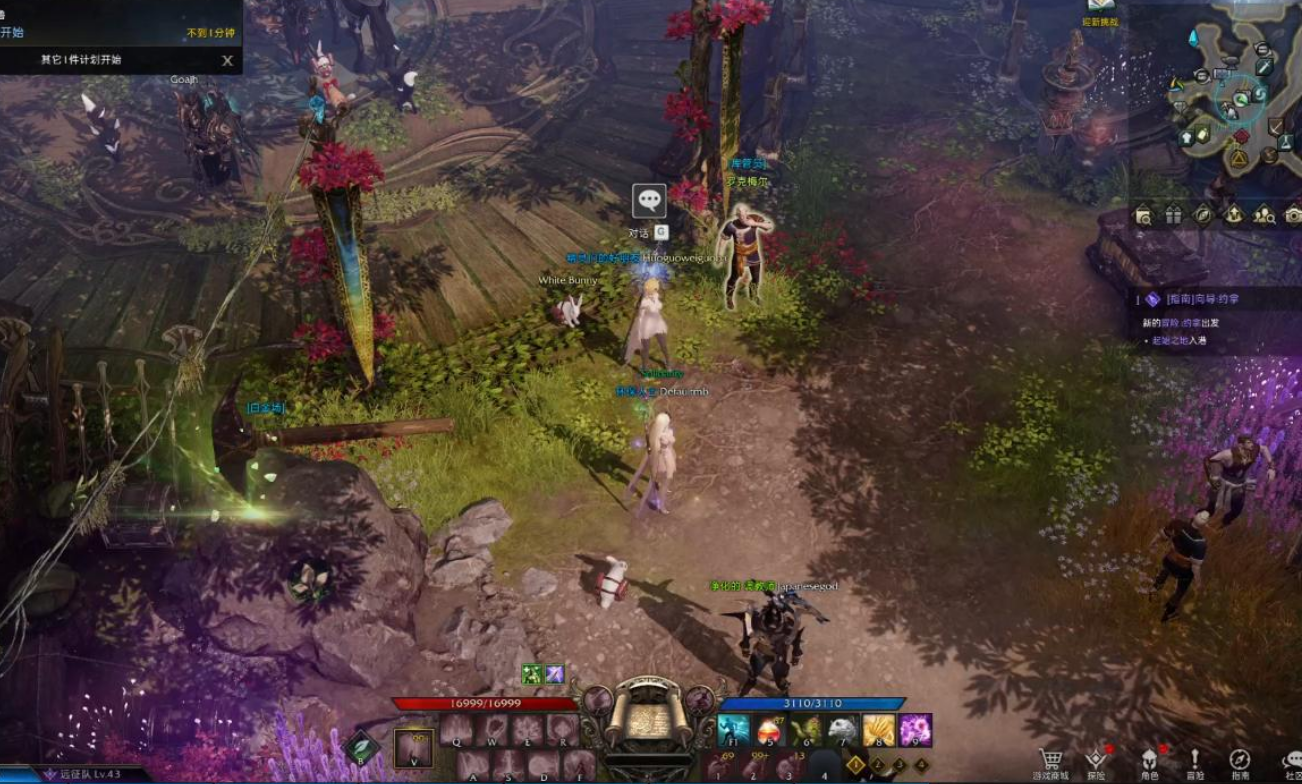Image resolution: width=1302 pixels, height=784 pixels.
Task: Talk to the NPC via speech bubble
Action: pos(649,201)
